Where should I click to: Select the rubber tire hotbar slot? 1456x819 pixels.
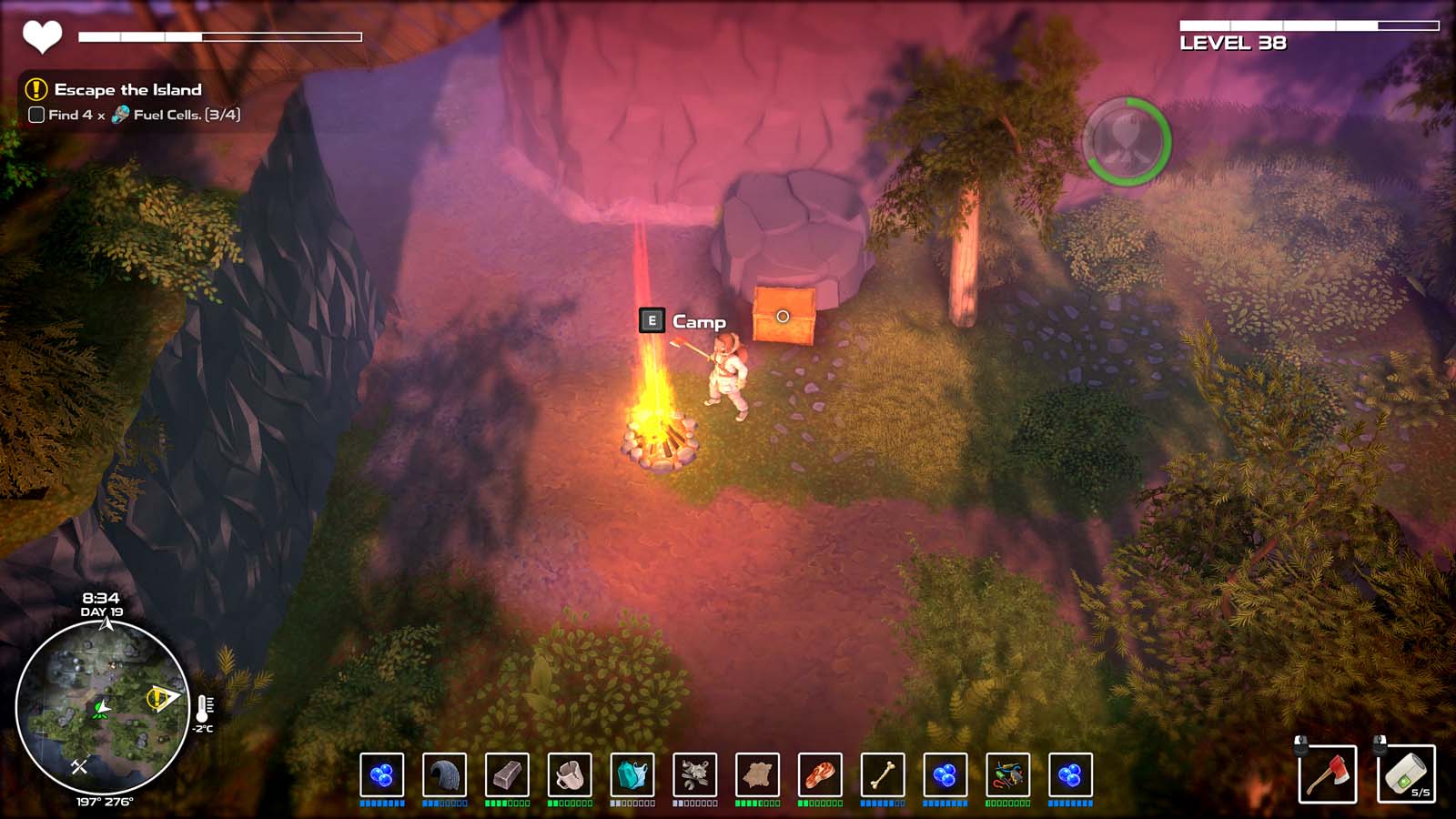click(444, 775)
